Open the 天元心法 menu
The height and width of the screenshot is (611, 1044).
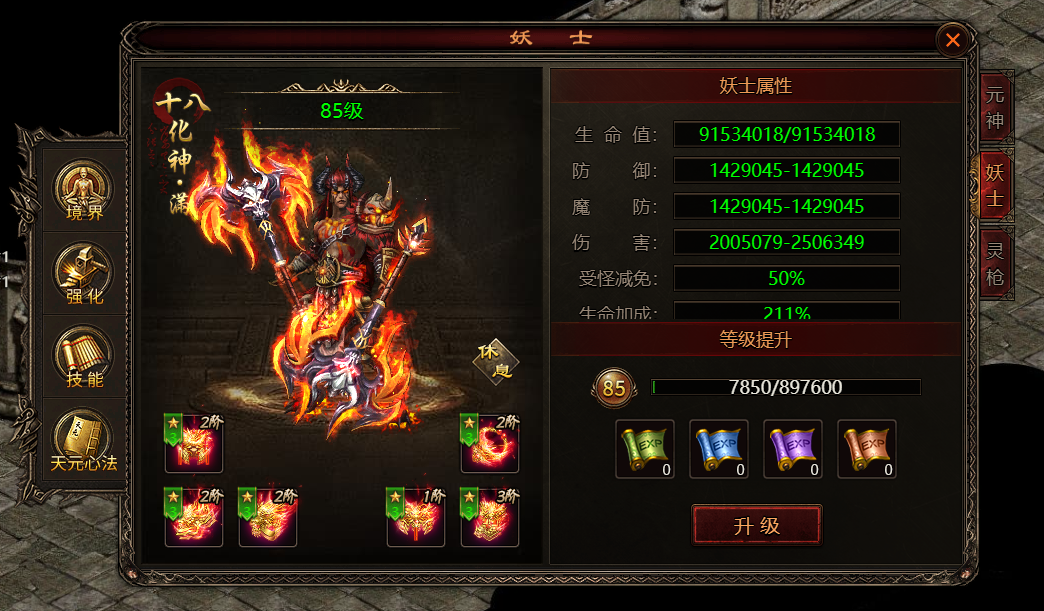(x=84, y=441)
